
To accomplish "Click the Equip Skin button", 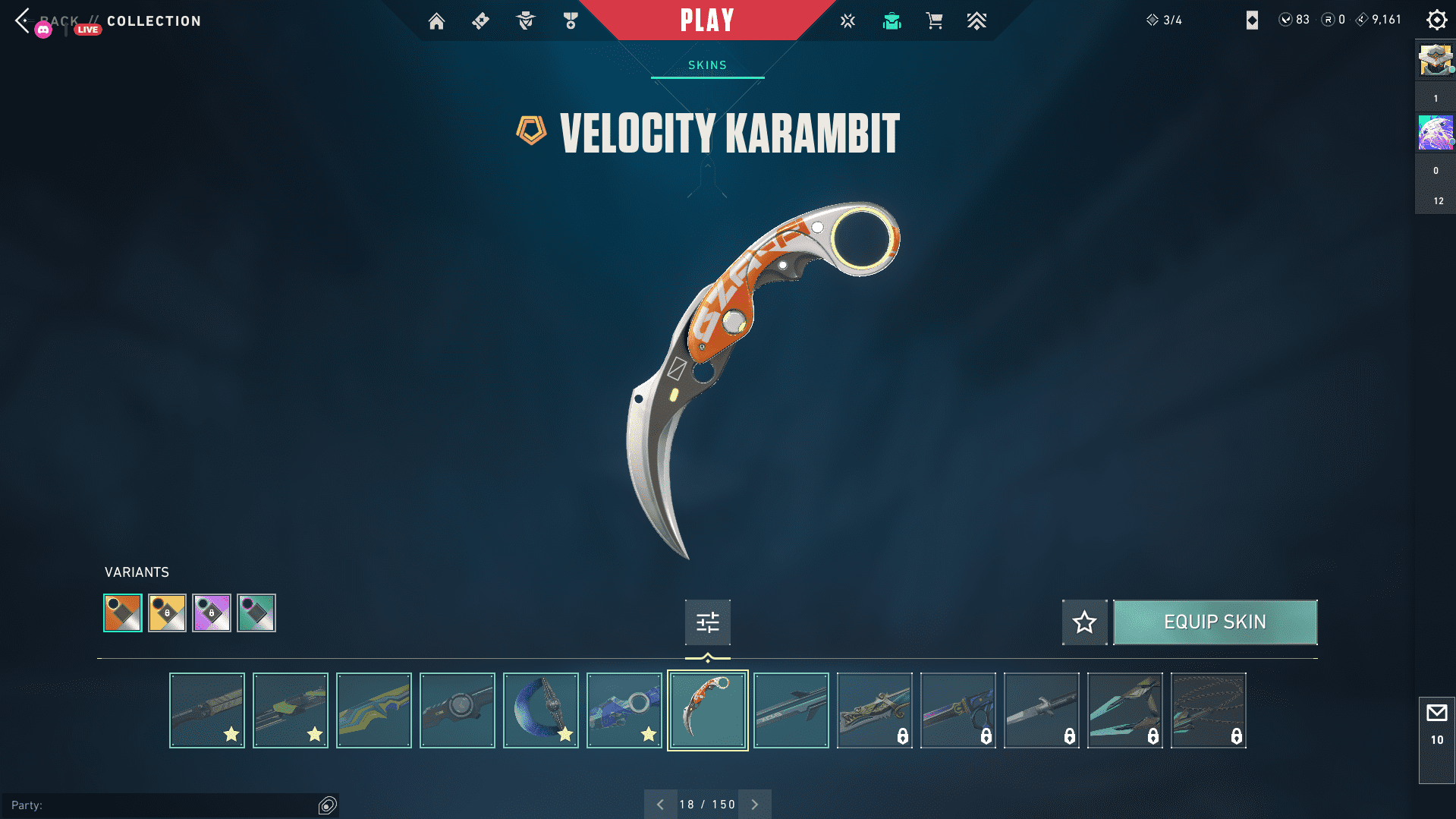I will coord(1215,622).
